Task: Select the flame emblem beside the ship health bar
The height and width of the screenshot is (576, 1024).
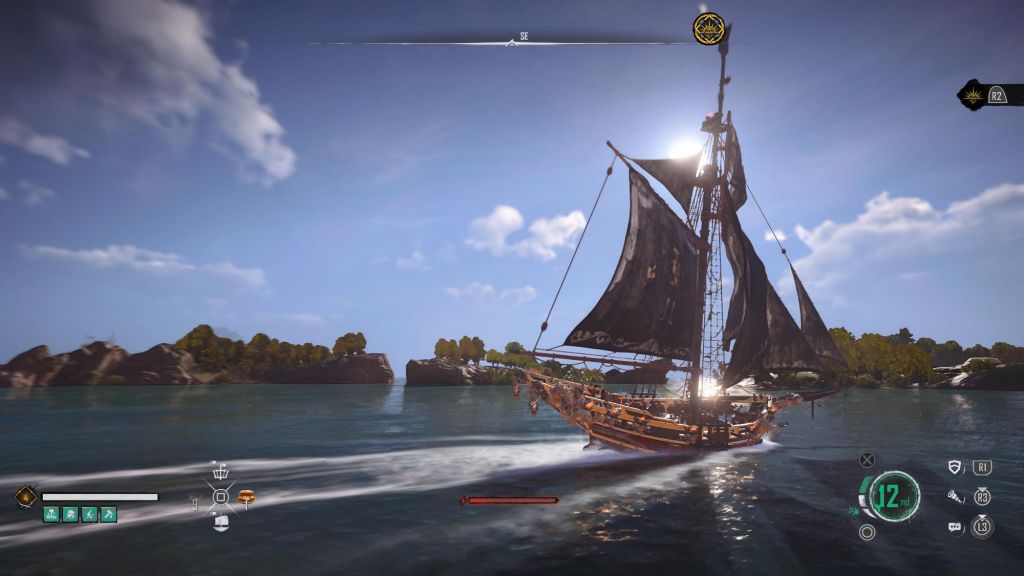Action: 25,496
